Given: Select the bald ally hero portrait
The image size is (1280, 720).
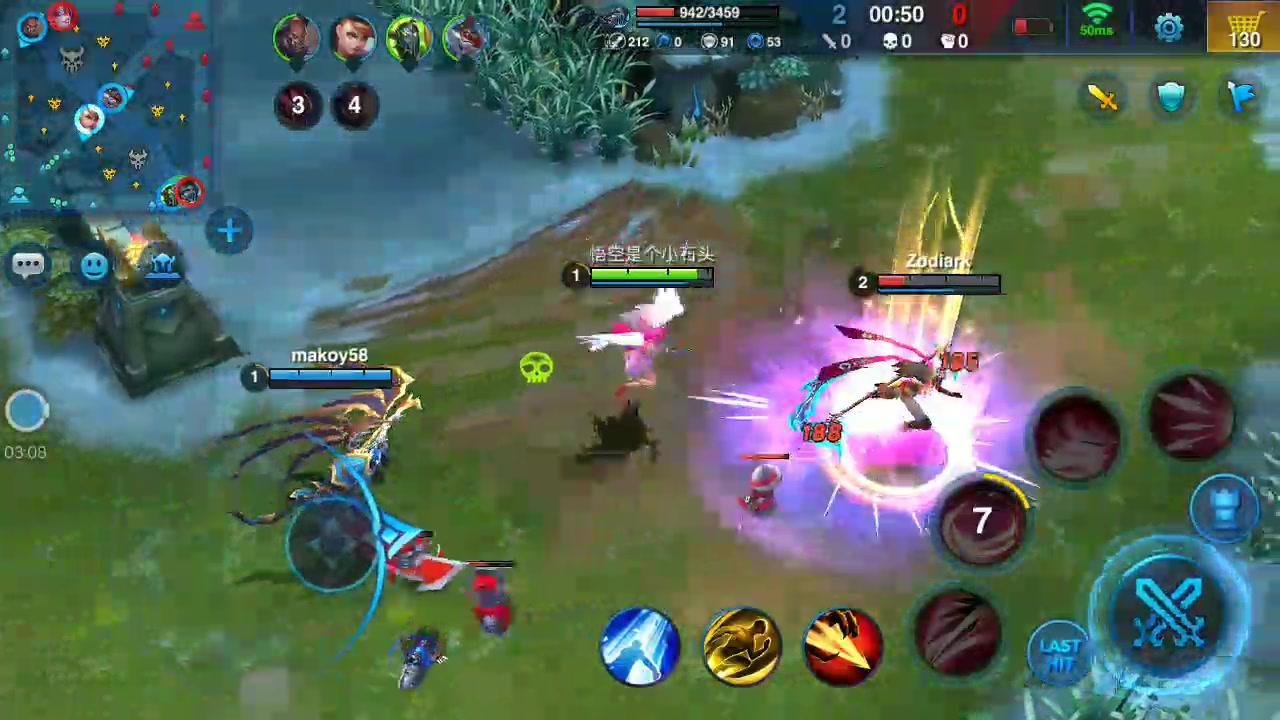Looking at the screenshot, I should click(x=296, y=37).
